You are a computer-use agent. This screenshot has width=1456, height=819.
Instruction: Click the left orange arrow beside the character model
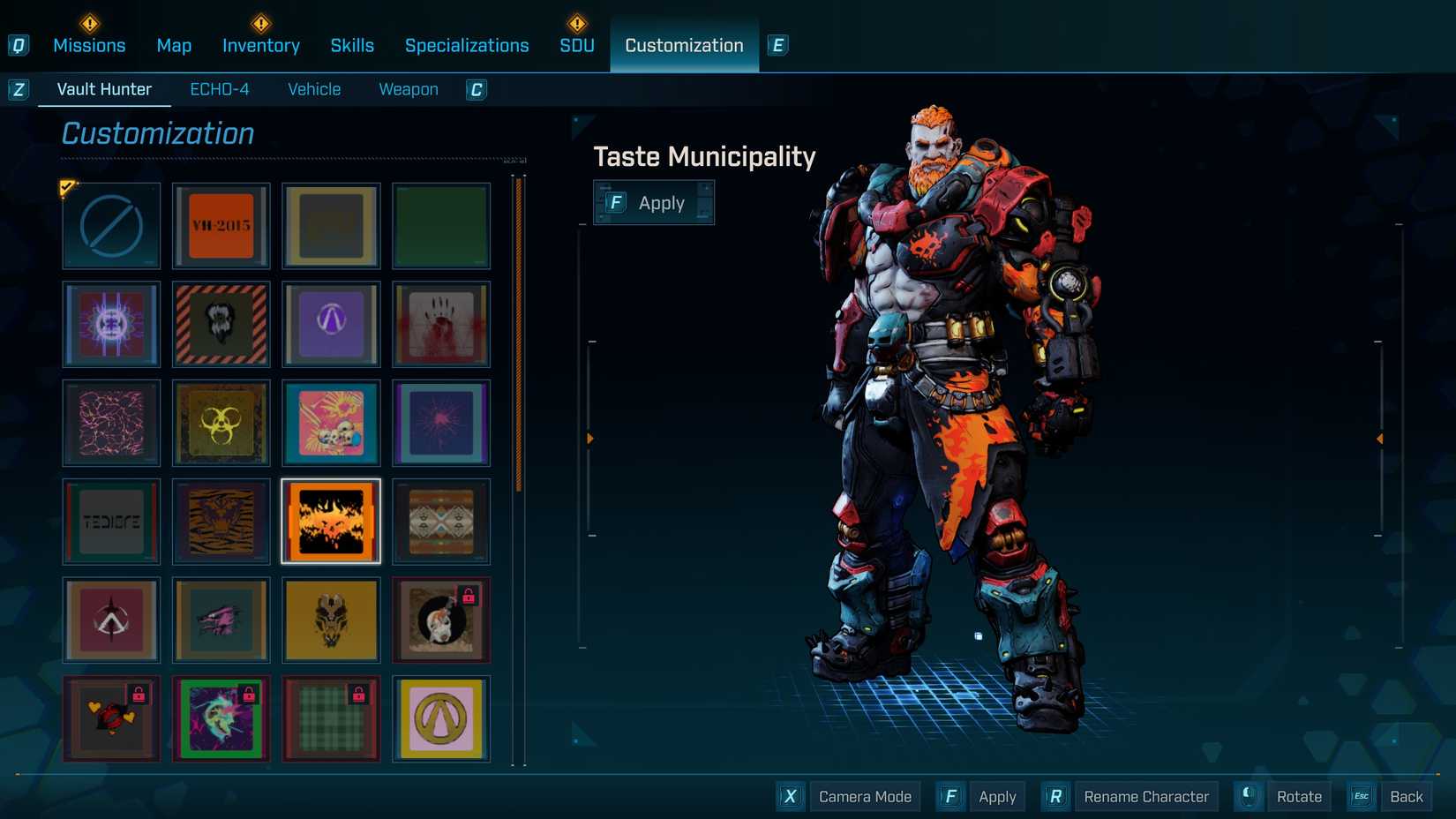tap(589, 436)
